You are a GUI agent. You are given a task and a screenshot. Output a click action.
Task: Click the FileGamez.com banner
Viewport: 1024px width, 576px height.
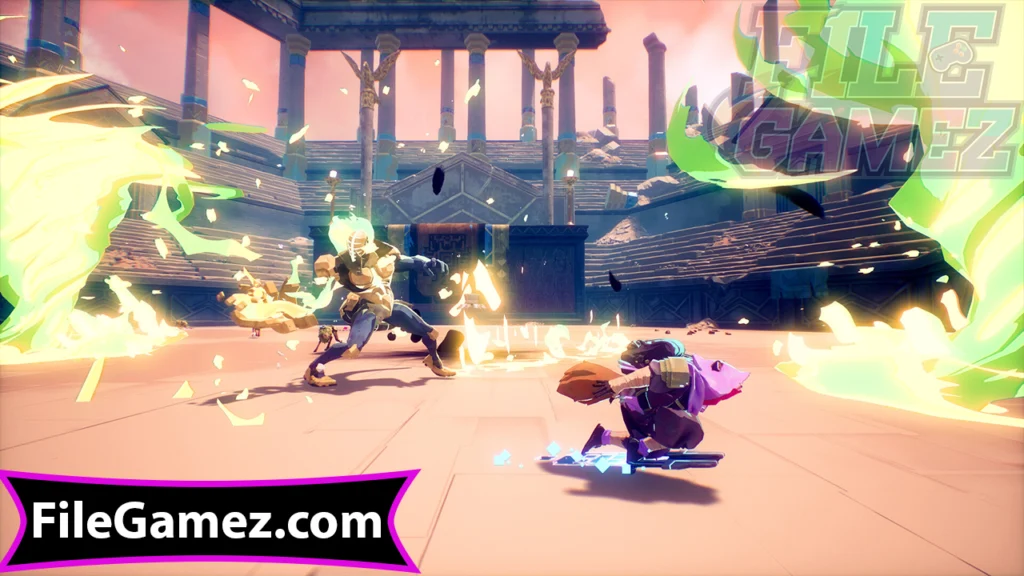point(207,521)
